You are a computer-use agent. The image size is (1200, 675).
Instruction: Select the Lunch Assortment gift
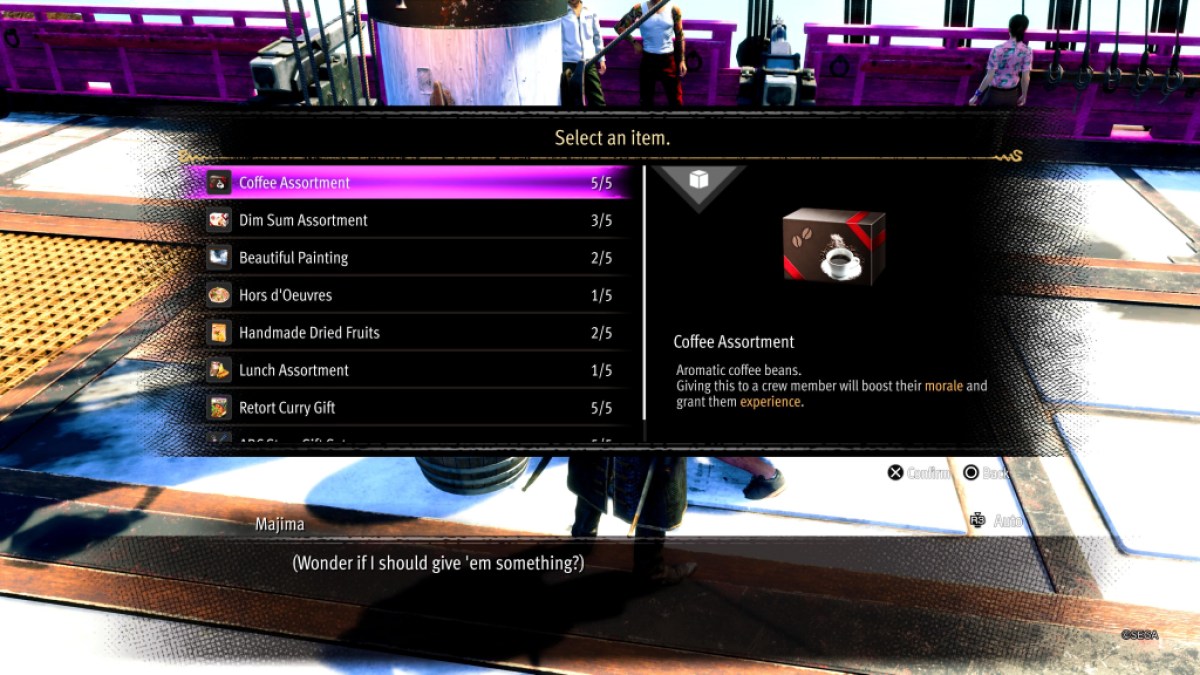410,370
